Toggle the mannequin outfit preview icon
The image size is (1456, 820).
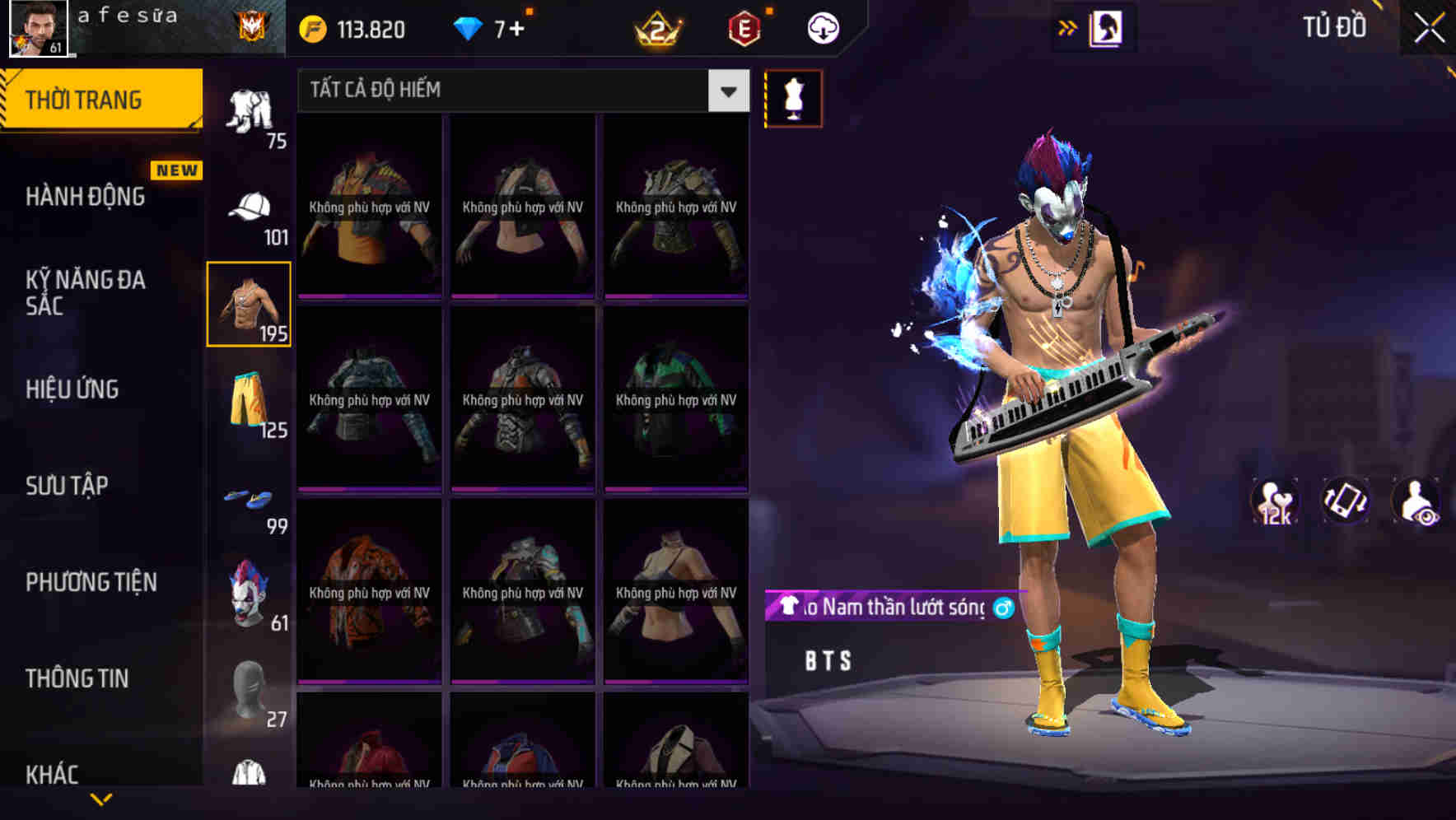(794, 98)
